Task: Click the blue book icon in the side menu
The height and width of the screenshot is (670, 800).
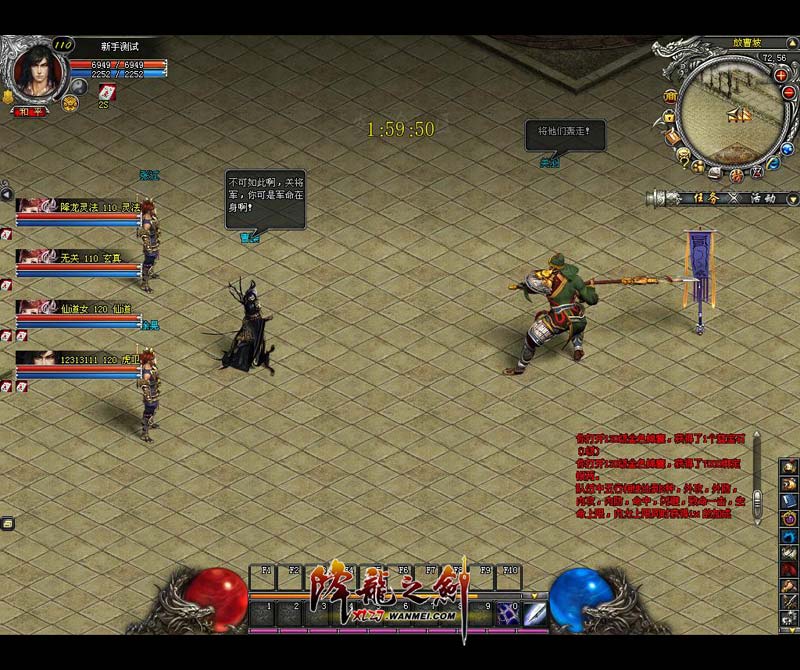Action: click(x=788, y=499)
